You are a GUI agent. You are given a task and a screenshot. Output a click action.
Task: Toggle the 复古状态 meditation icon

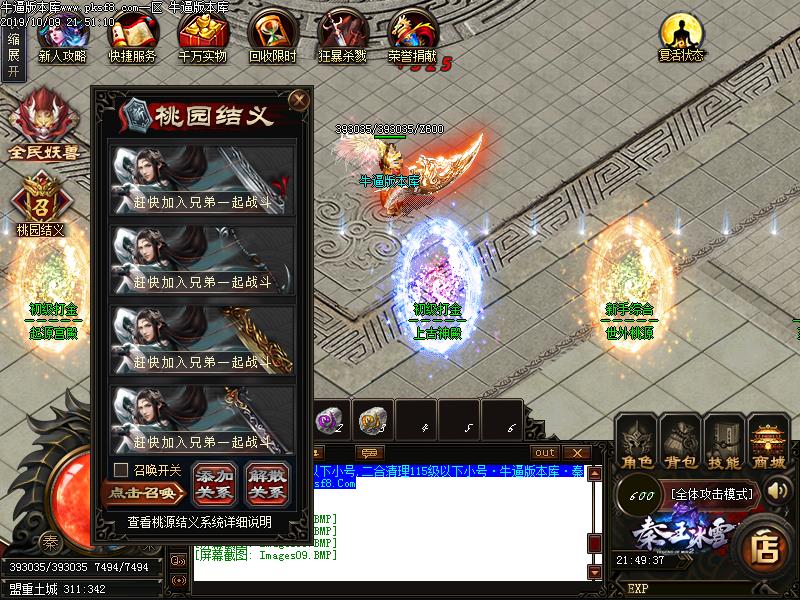click(681, 38)
